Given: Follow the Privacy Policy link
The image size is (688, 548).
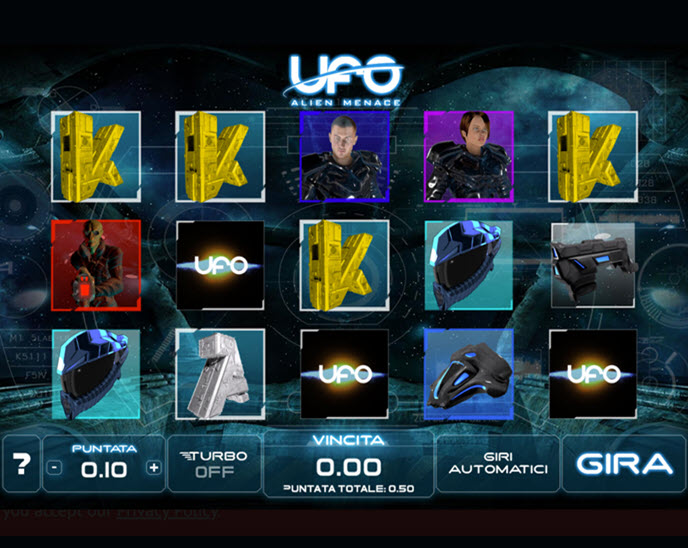Looking at the screenshot, I should 166,513.
